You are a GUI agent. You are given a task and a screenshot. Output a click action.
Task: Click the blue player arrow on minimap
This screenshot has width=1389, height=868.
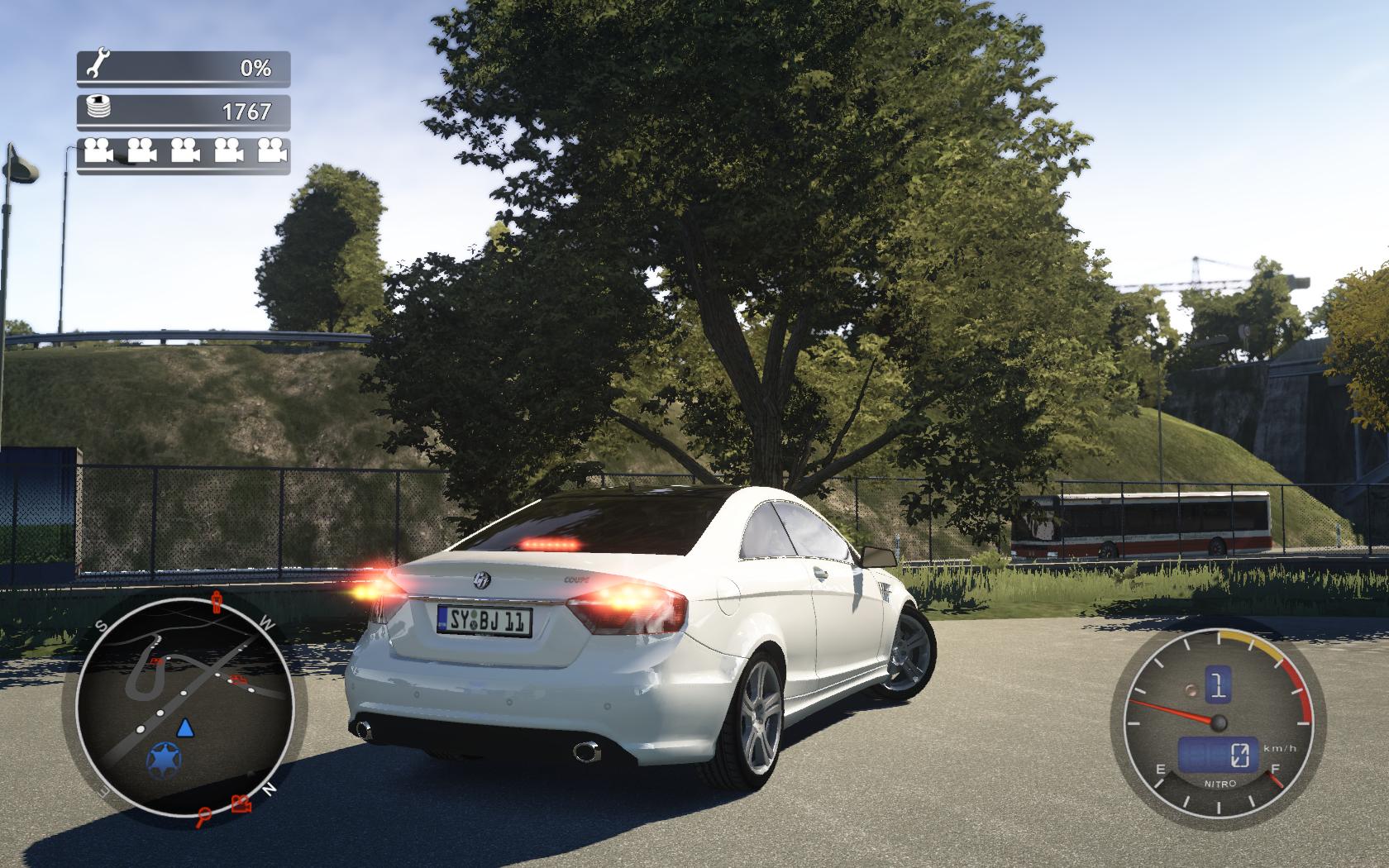[x=185, y=727]
